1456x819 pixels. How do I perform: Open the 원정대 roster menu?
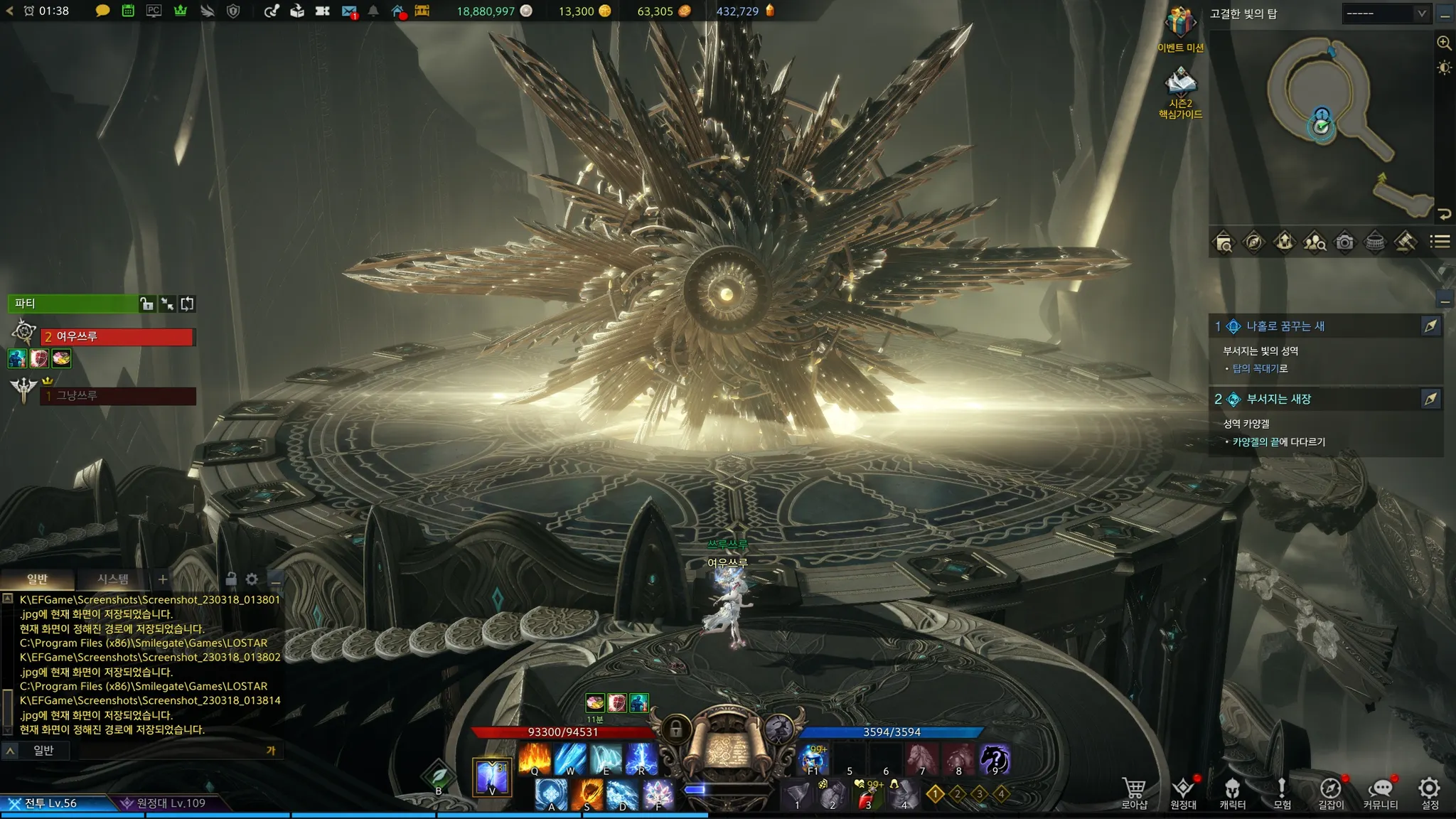[x=1183, y=792]
